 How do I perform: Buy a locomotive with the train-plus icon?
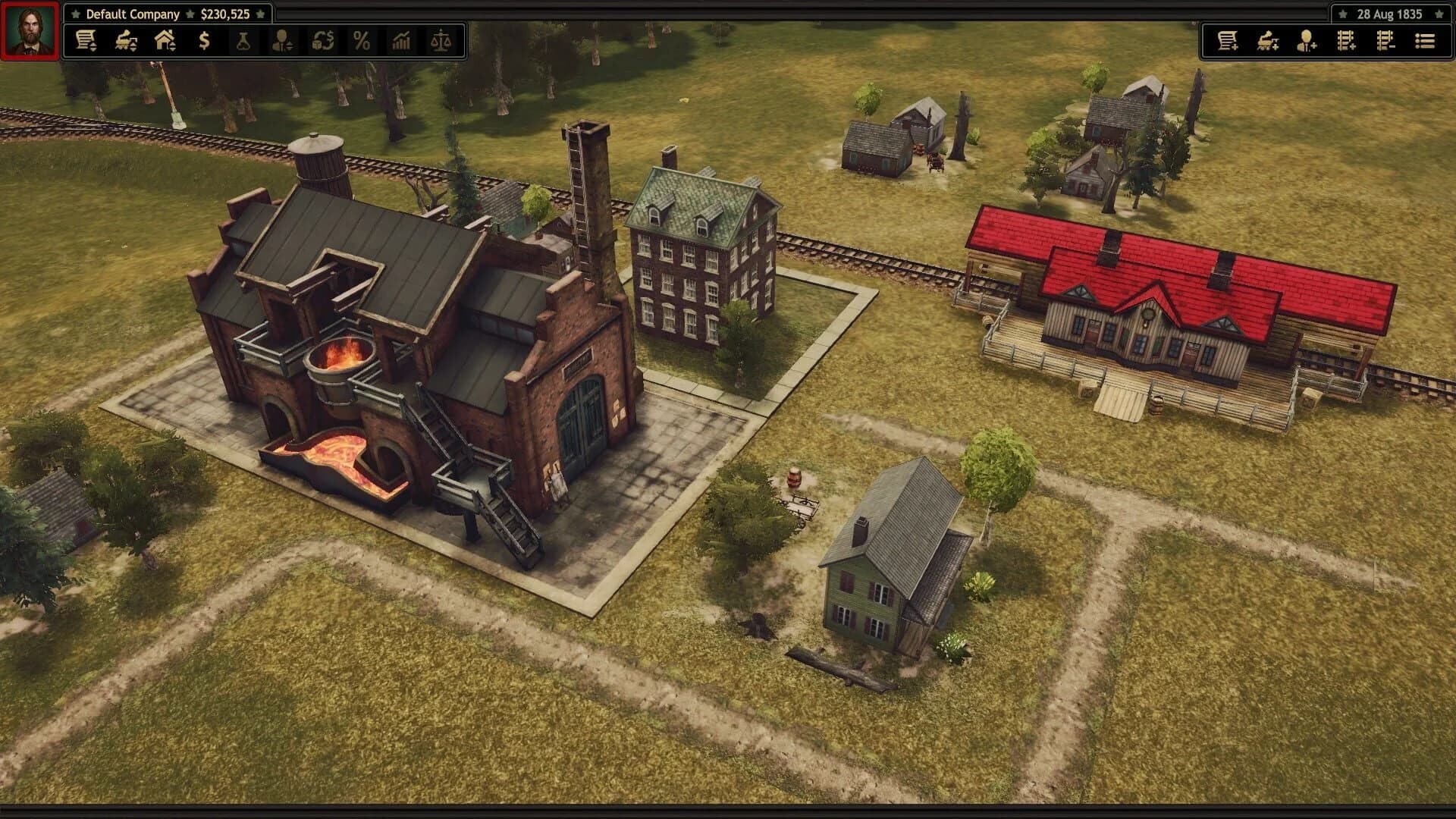pos(1268,42)
